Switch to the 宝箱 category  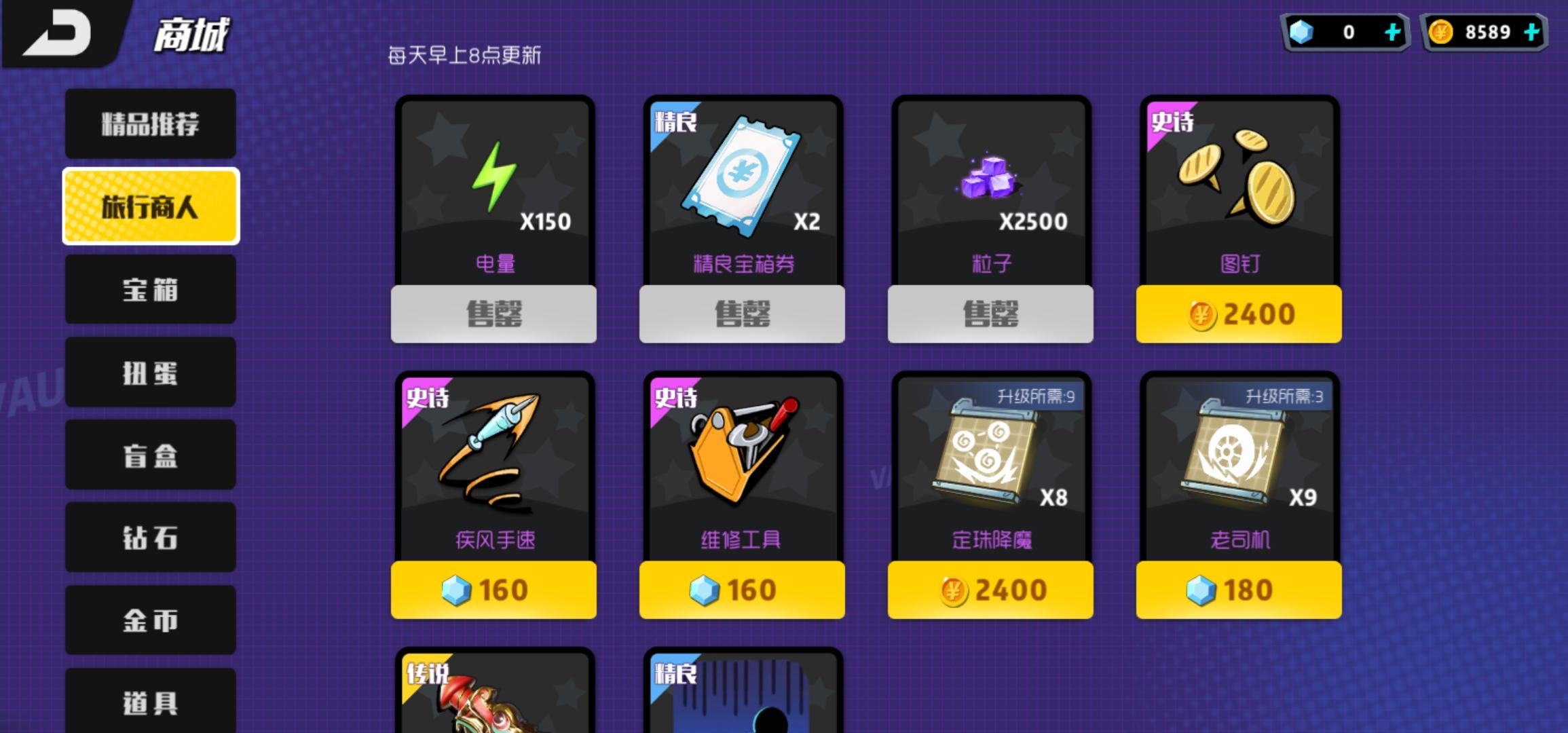coord(151,290)
